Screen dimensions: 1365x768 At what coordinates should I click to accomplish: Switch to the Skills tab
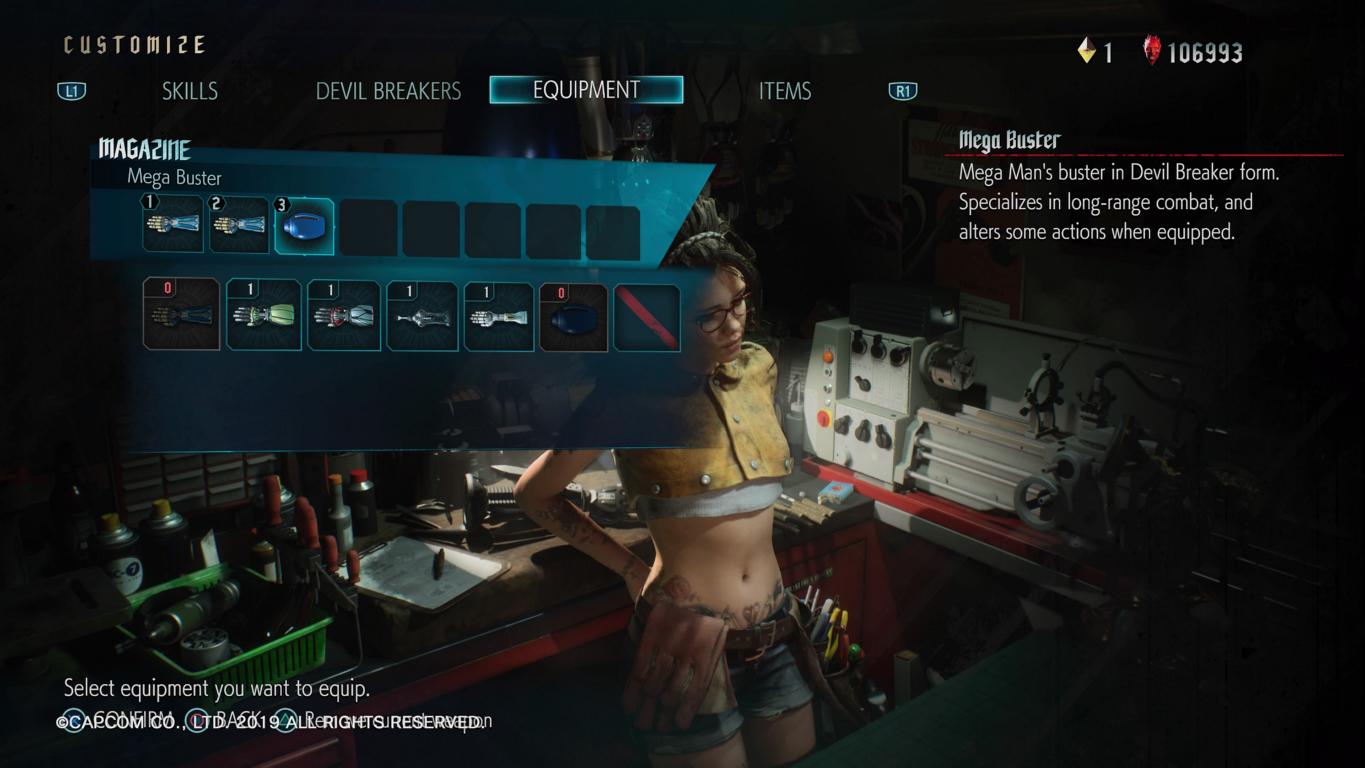(189, 91)
